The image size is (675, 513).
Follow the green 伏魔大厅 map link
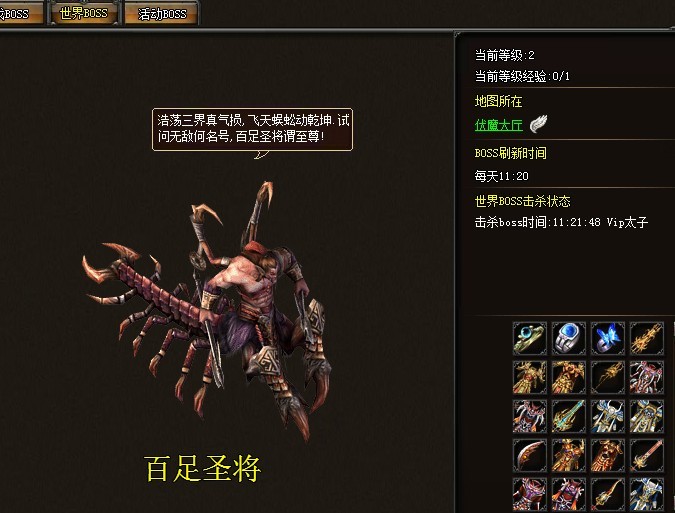[x=498, y=125]
